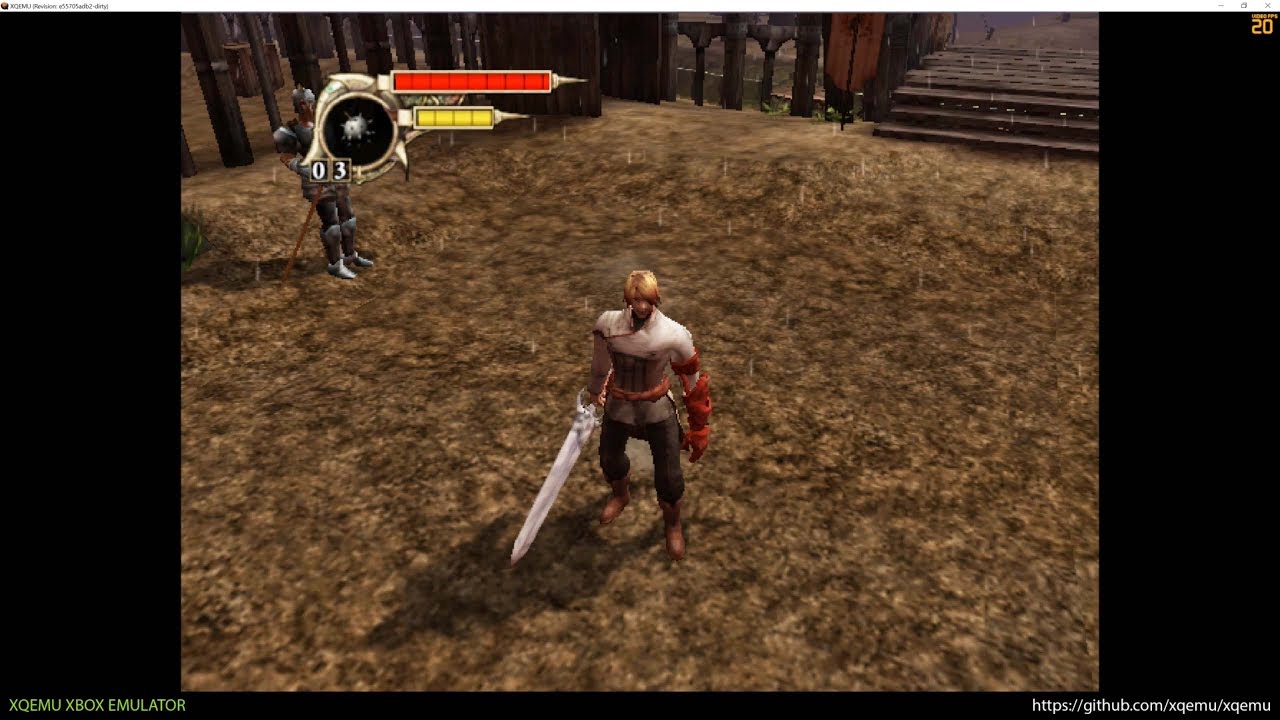Image resolution: width=1280 pixels, height=720 pixels.
Task: Minimize the XQEMU emulator window
Action: pos(1222,6)
